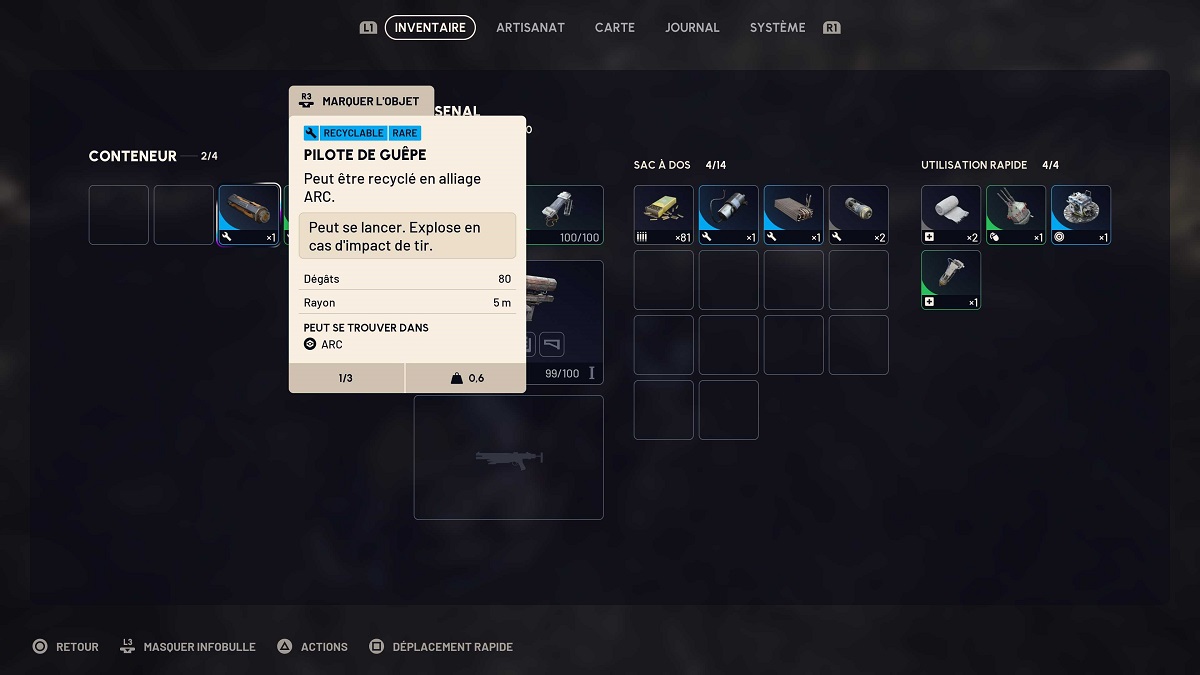The height and width of the screenshot is (675, 1200).
Task: Select the battery with cables backpack item
Action: coord(729,215)
